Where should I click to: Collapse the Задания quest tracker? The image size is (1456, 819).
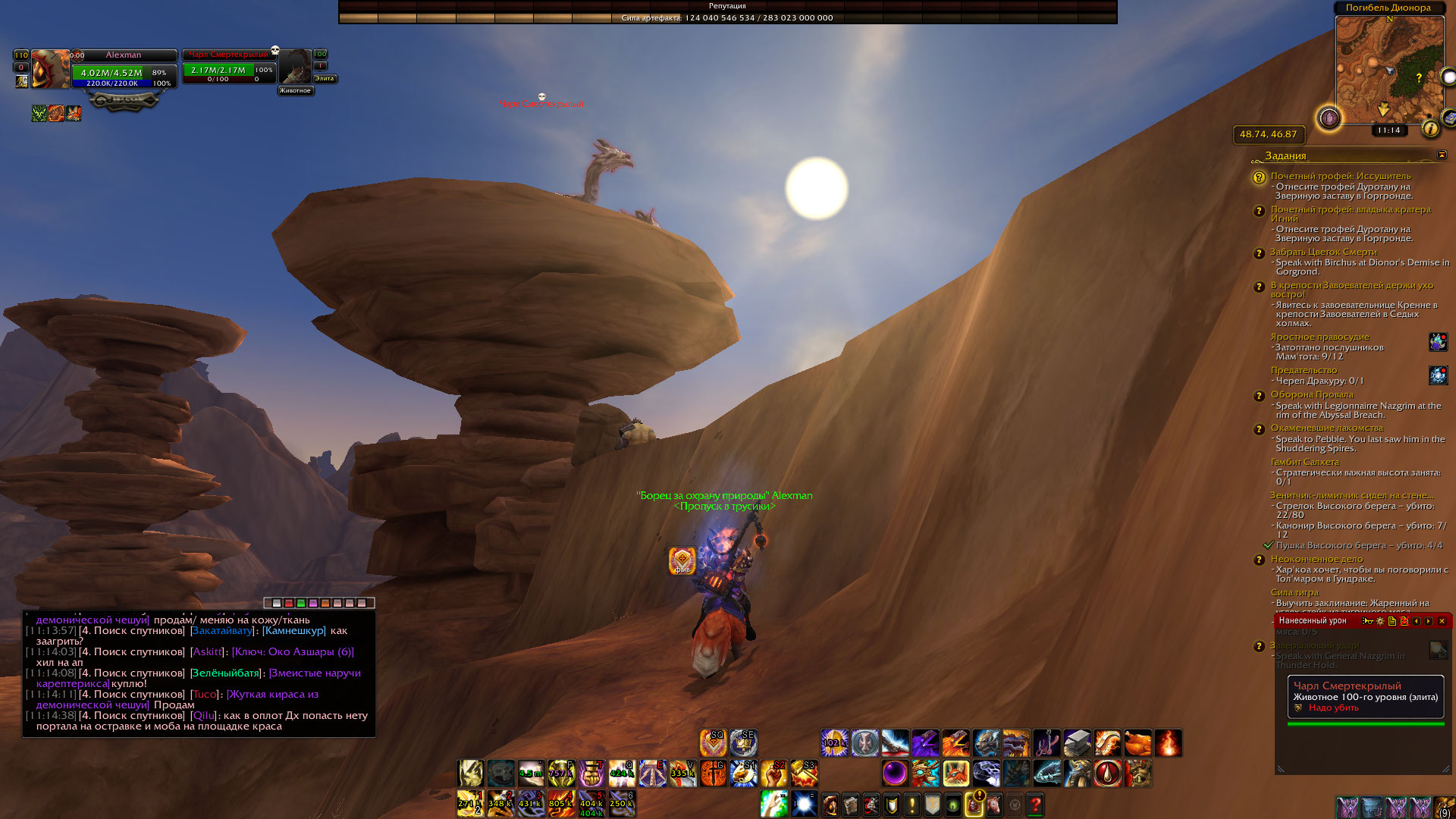click(1442, 155)
